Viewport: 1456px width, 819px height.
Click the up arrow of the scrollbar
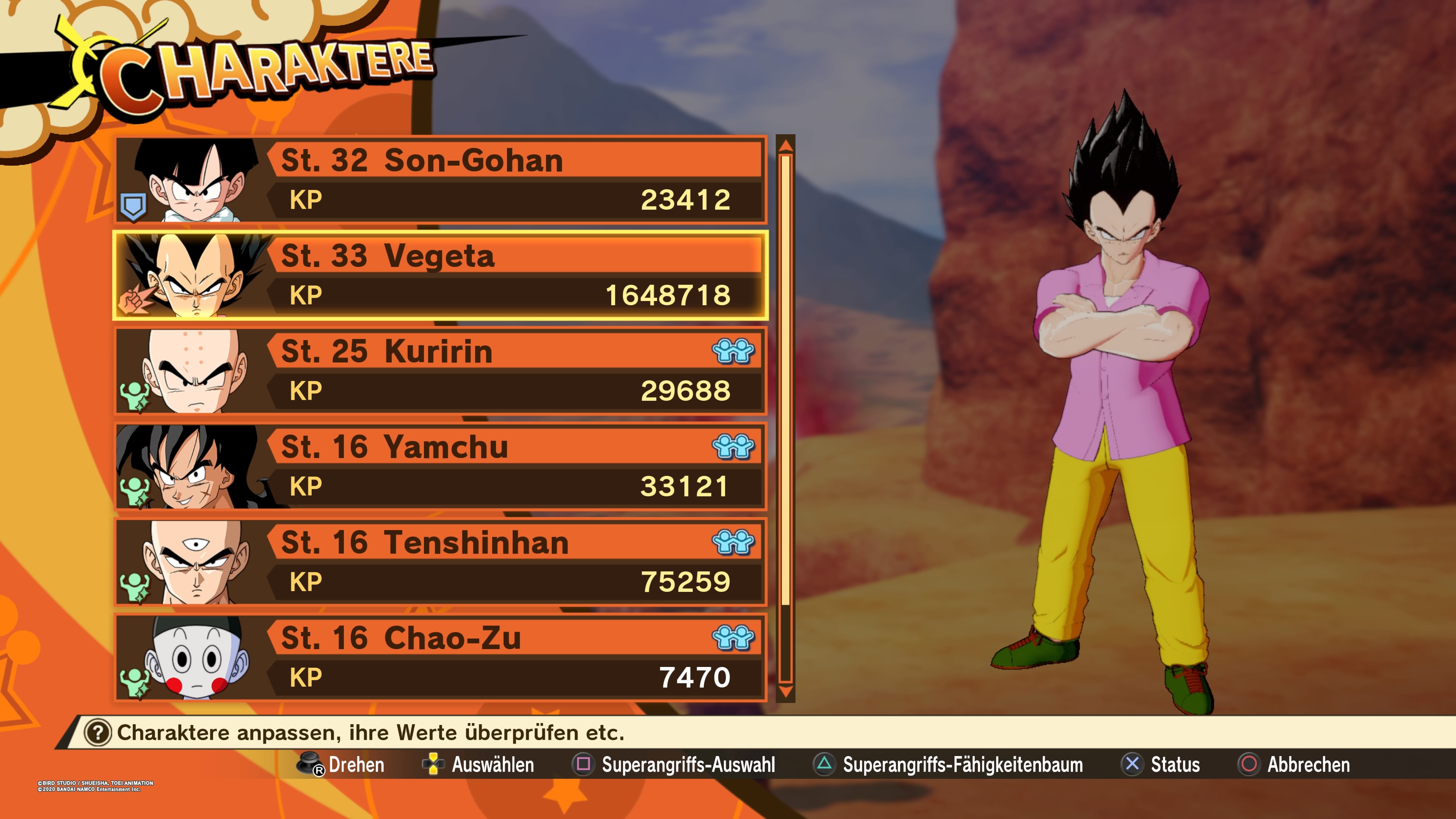(x=786, y=146)
